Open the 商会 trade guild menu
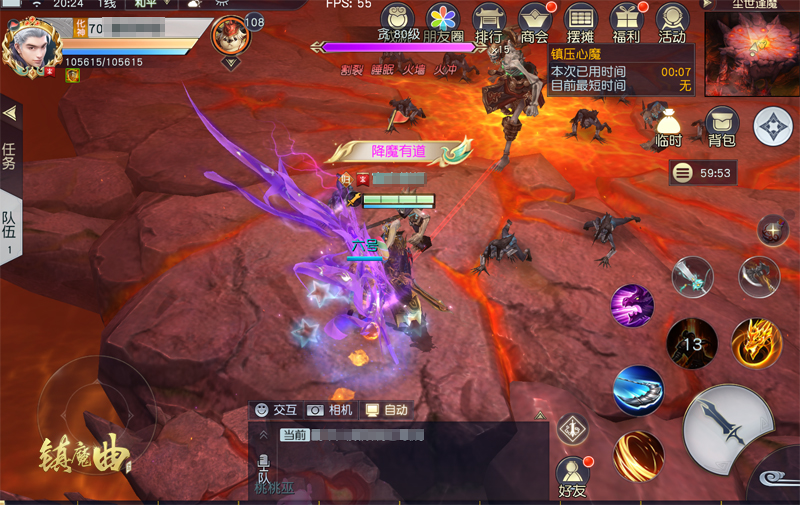The width and height of the screenshot is (800, 505). tap(535, 23)
